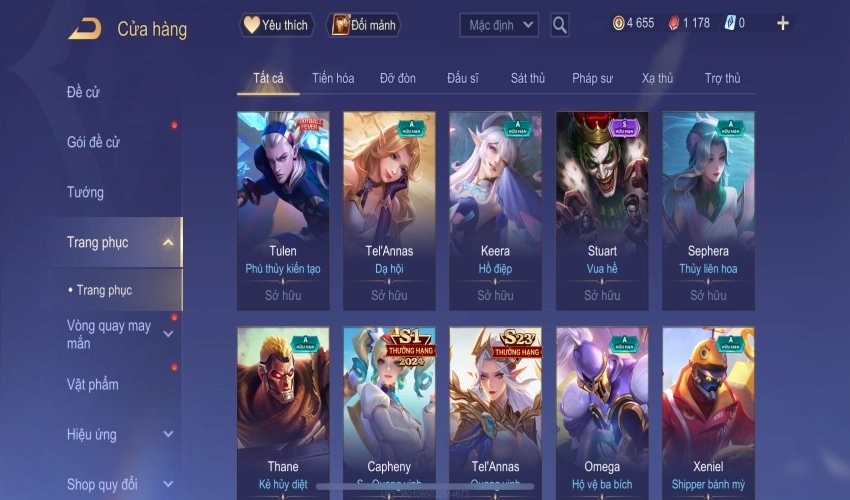Open the Gói đề cử section

click(93, 142)
